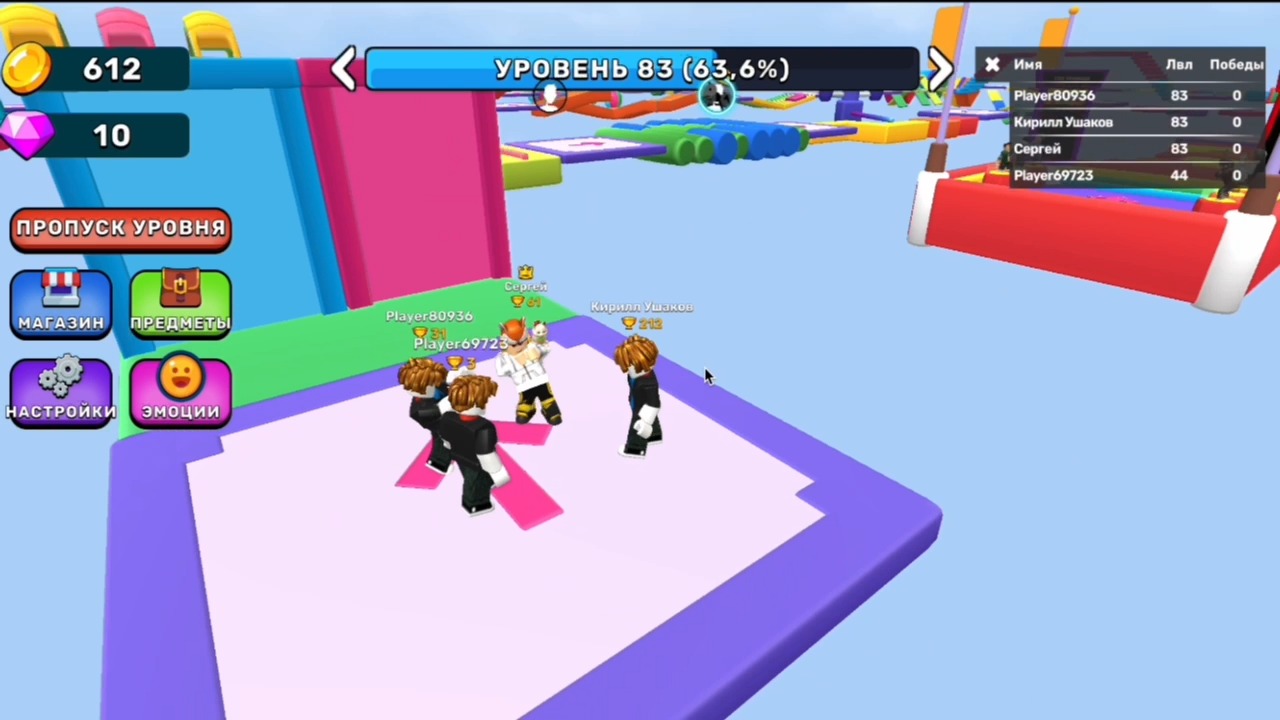Click the Лвл column header
This screenshot has height=720, width=1280.
[1179, 64]
